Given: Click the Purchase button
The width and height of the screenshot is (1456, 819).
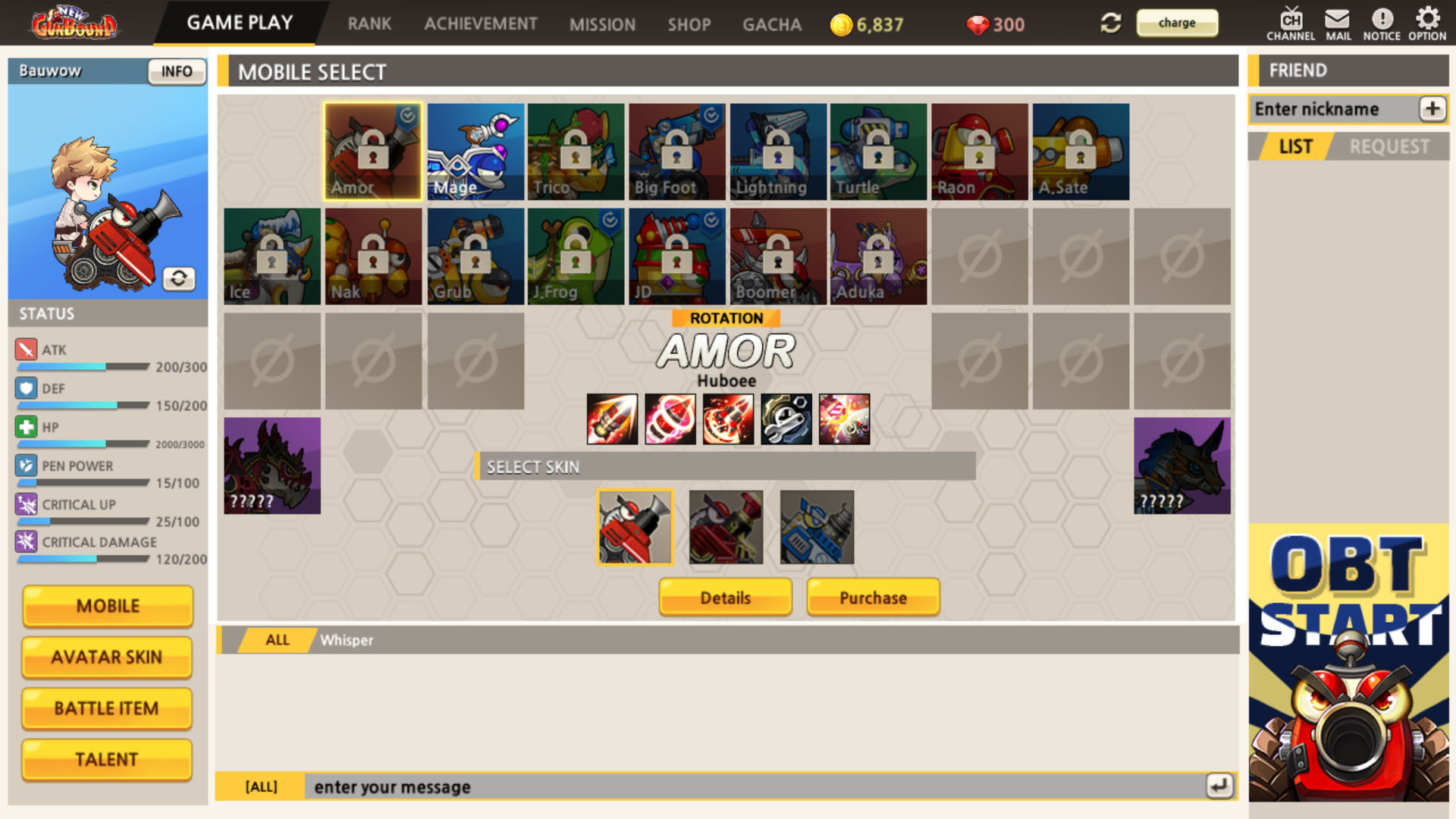Looking at the screenshot, I should 873,598.
